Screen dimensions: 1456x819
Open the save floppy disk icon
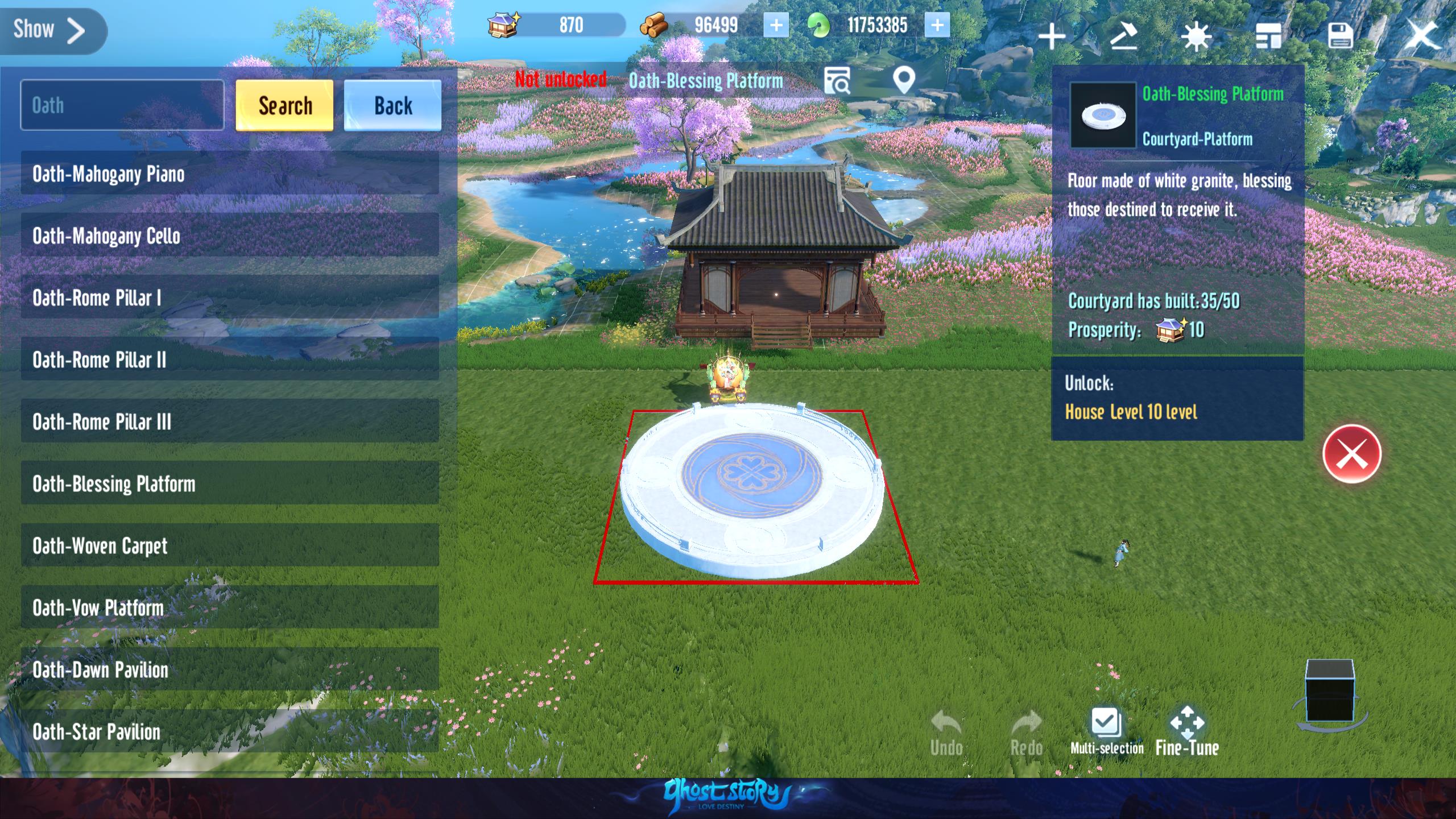(x=1340, y=36)
